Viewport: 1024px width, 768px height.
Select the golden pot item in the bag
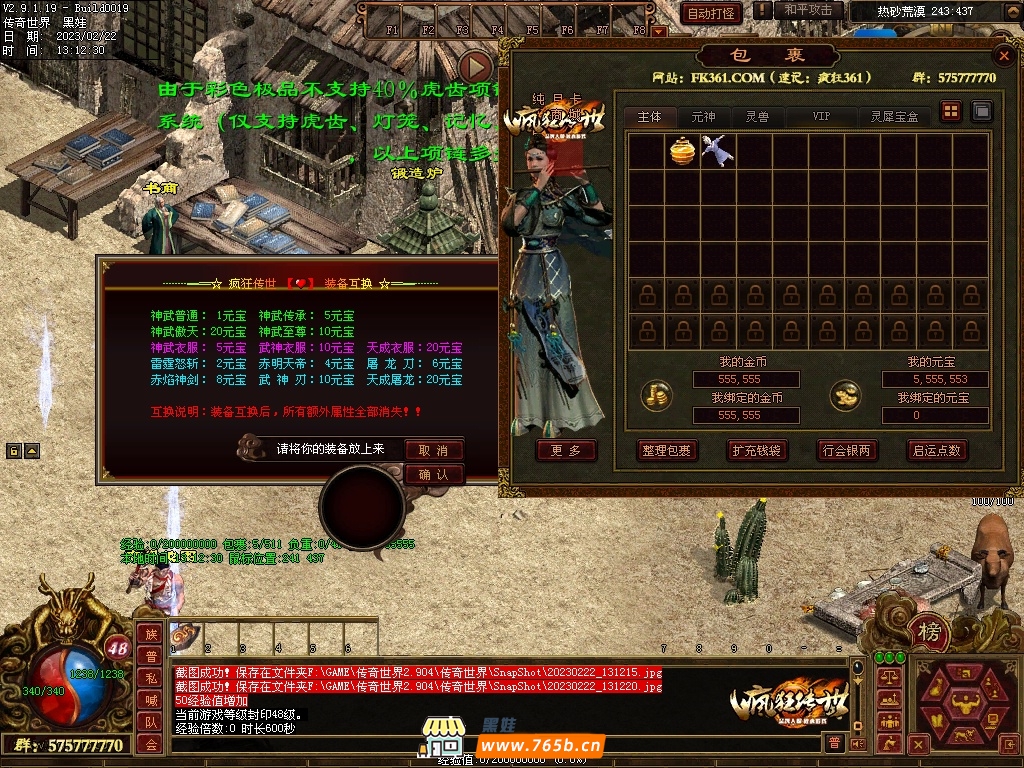point(682,151)
